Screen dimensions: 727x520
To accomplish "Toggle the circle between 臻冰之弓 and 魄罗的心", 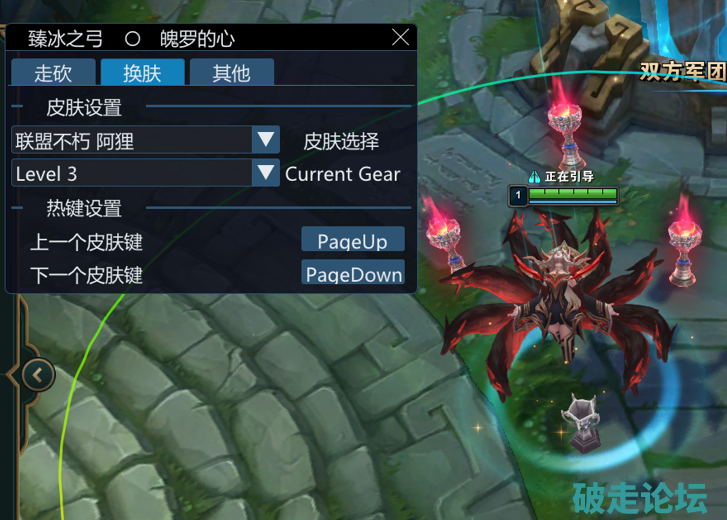I will 132,39.
